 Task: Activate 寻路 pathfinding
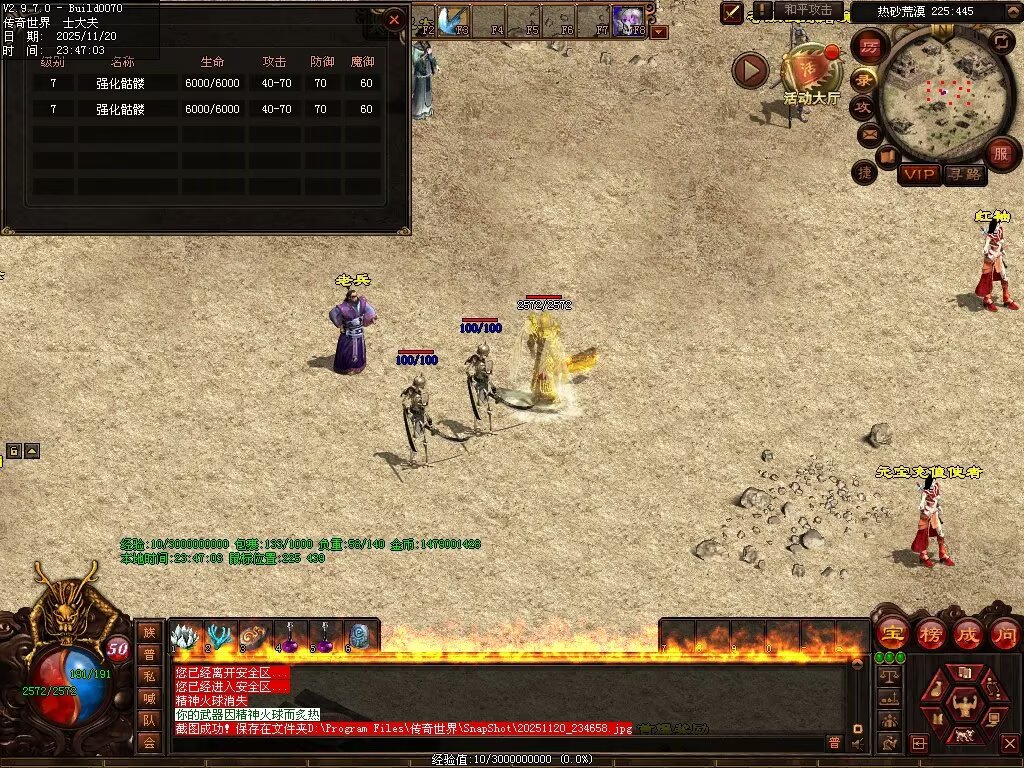[x=964, y=174]
